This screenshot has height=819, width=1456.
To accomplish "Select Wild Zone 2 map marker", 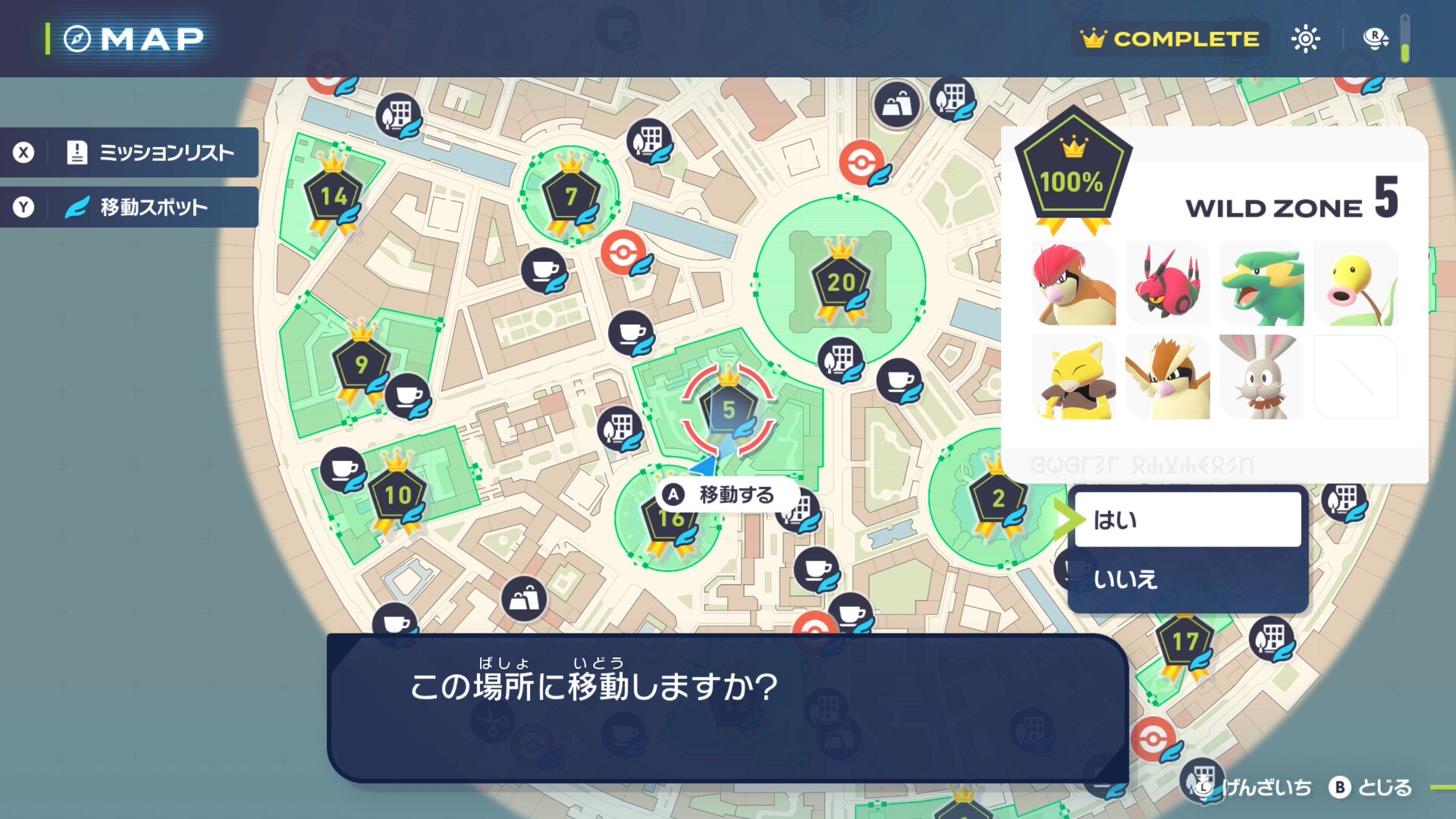I will pyautogui.click(x=998, y=498).
